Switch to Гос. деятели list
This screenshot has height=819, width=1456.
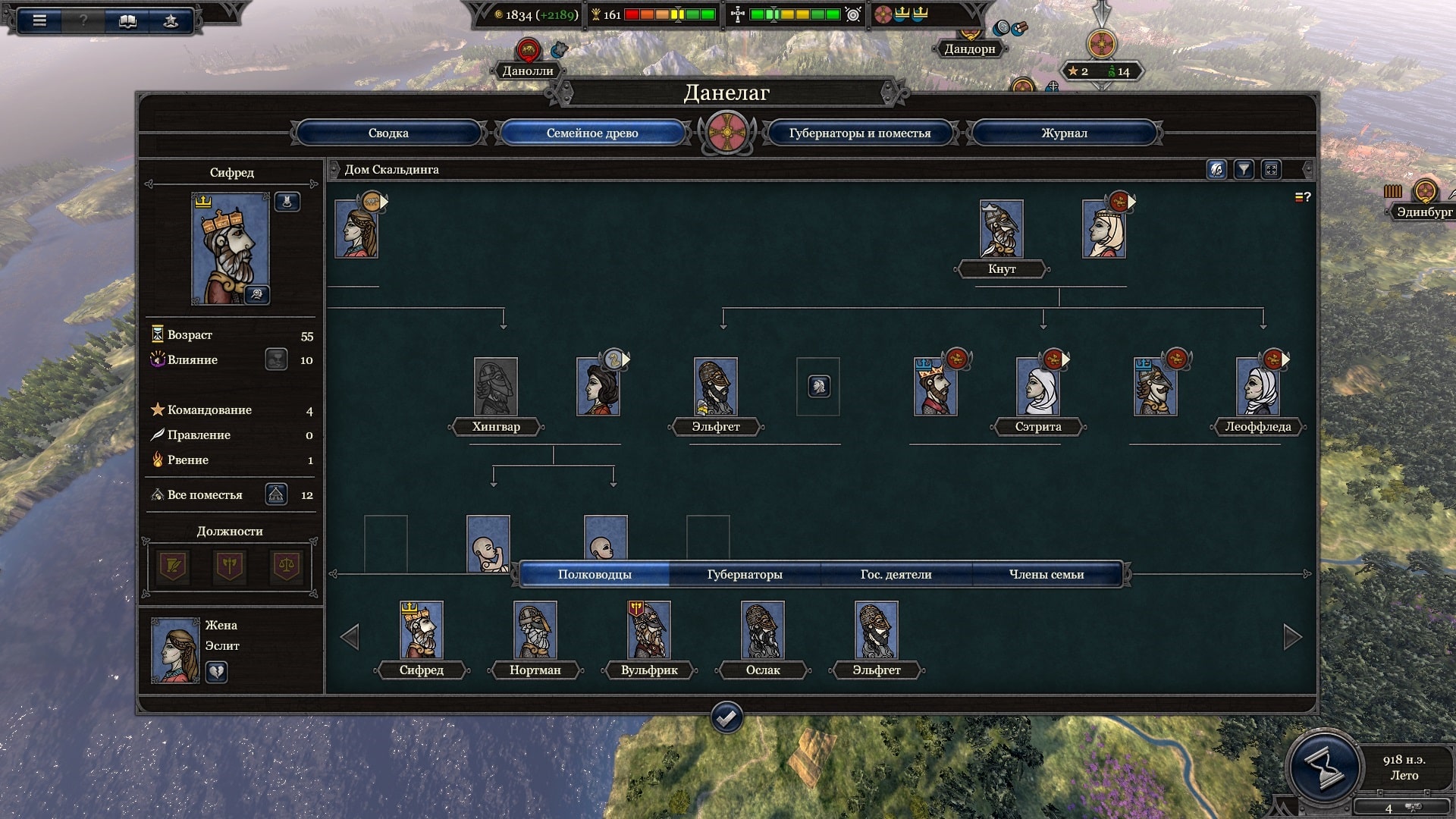[x=896, y=574]
